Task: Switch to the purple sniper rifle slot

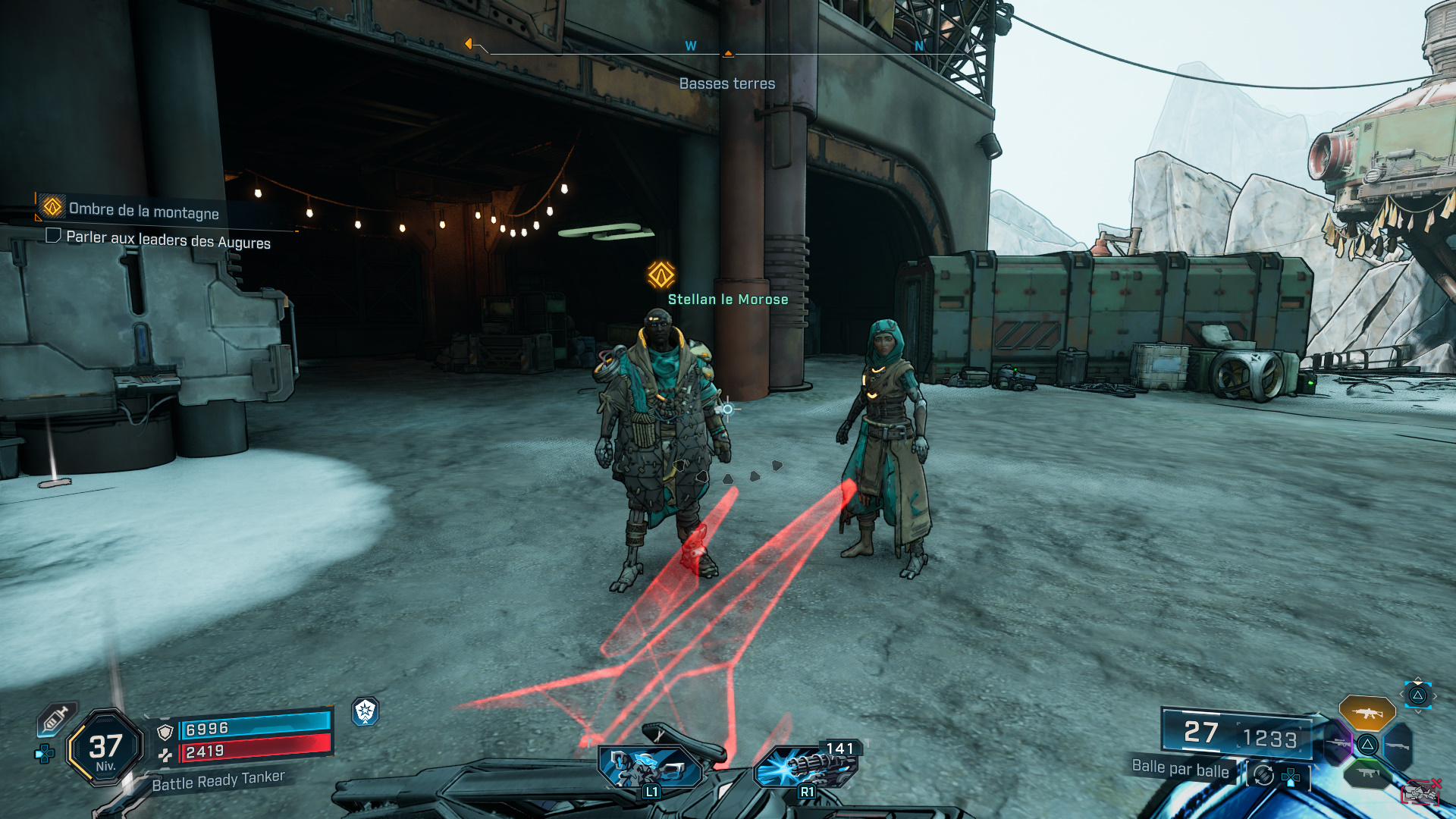Action: click(x=1338, y=744)
